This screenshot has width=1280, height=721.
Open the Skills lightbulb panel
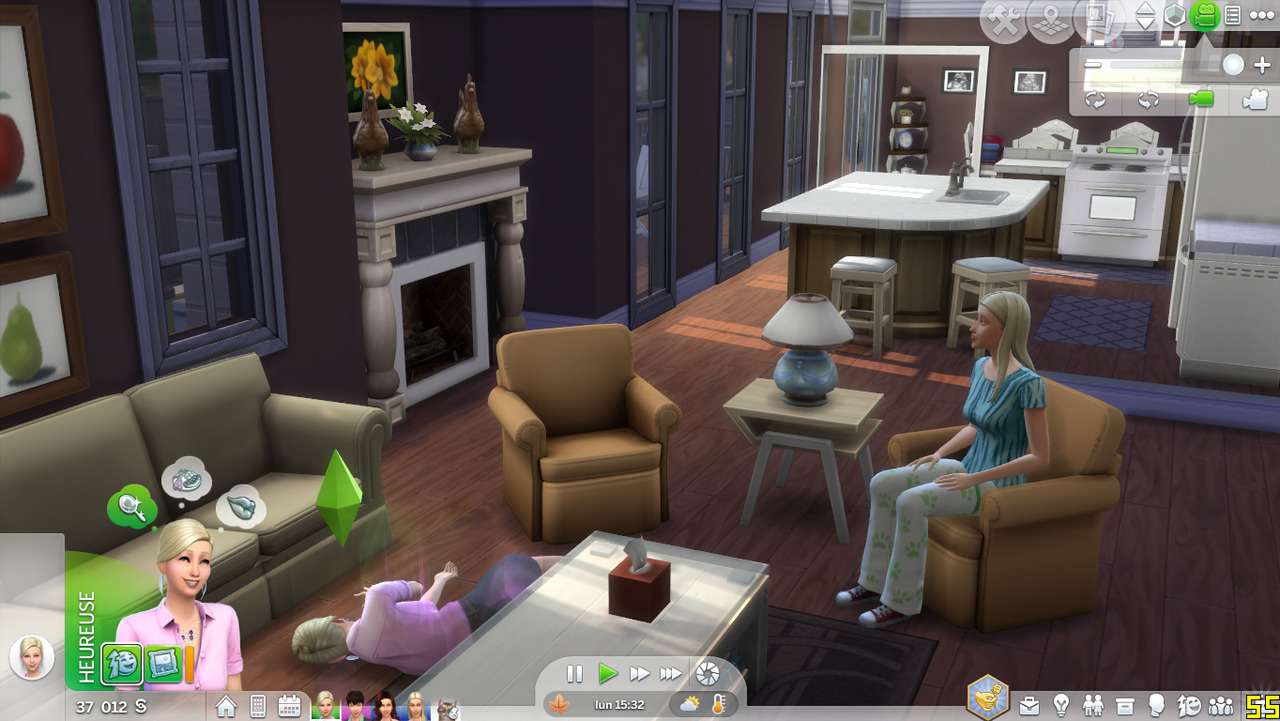pyautogui.click(x=1061, y=705)
